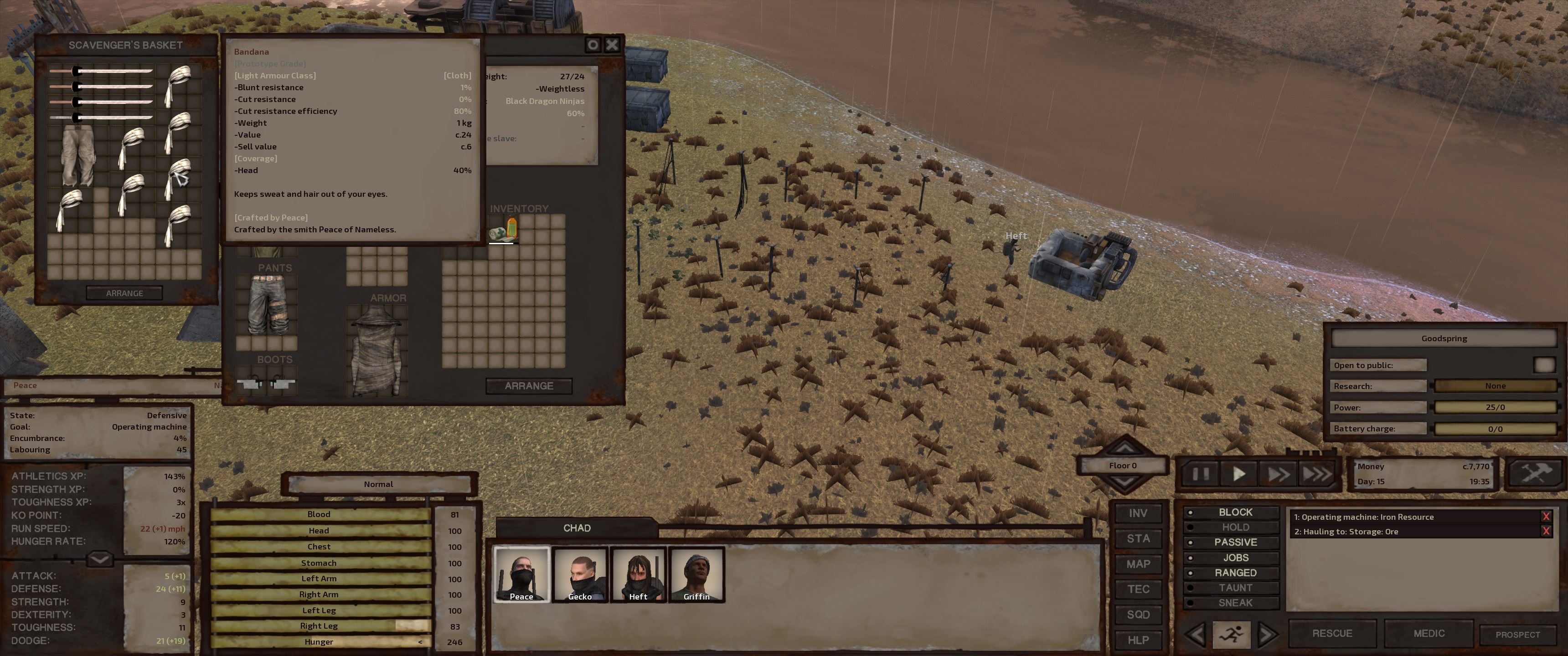Show the STA stats panel
The image size is (1568, 656).
(x=1138, y=538)
